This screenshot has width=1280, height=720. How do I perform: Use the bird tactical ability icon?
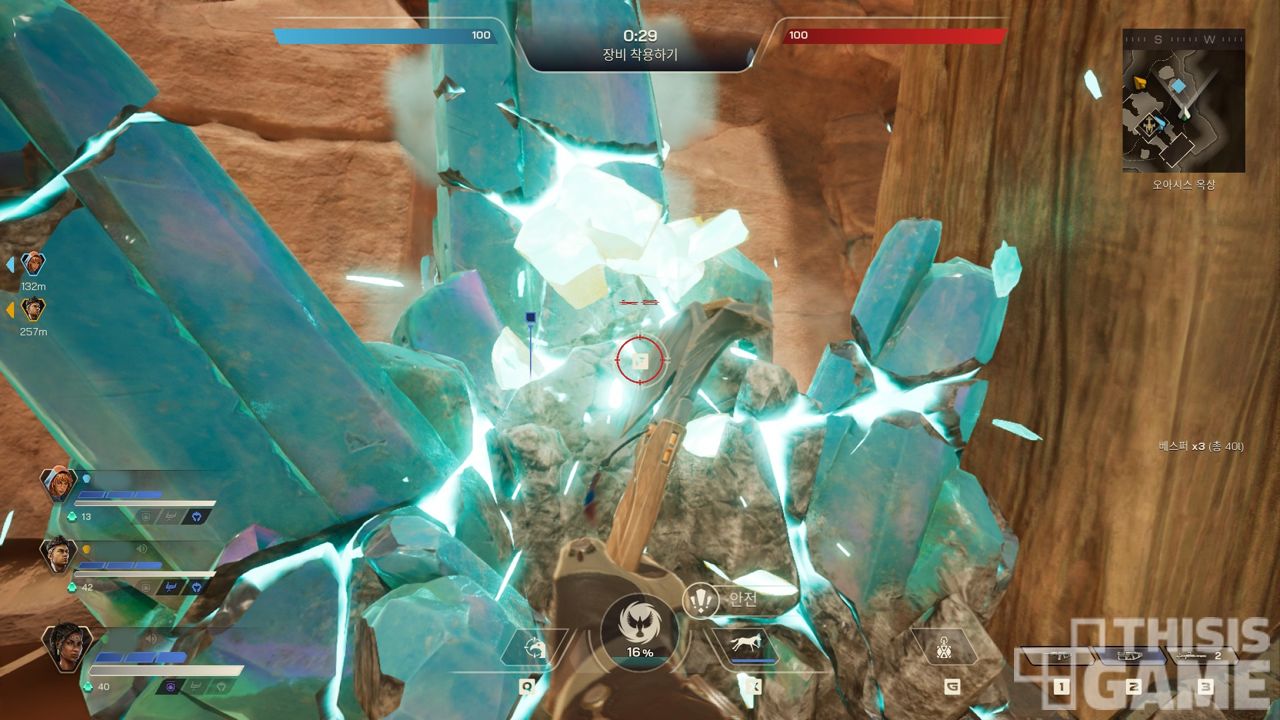534,650
